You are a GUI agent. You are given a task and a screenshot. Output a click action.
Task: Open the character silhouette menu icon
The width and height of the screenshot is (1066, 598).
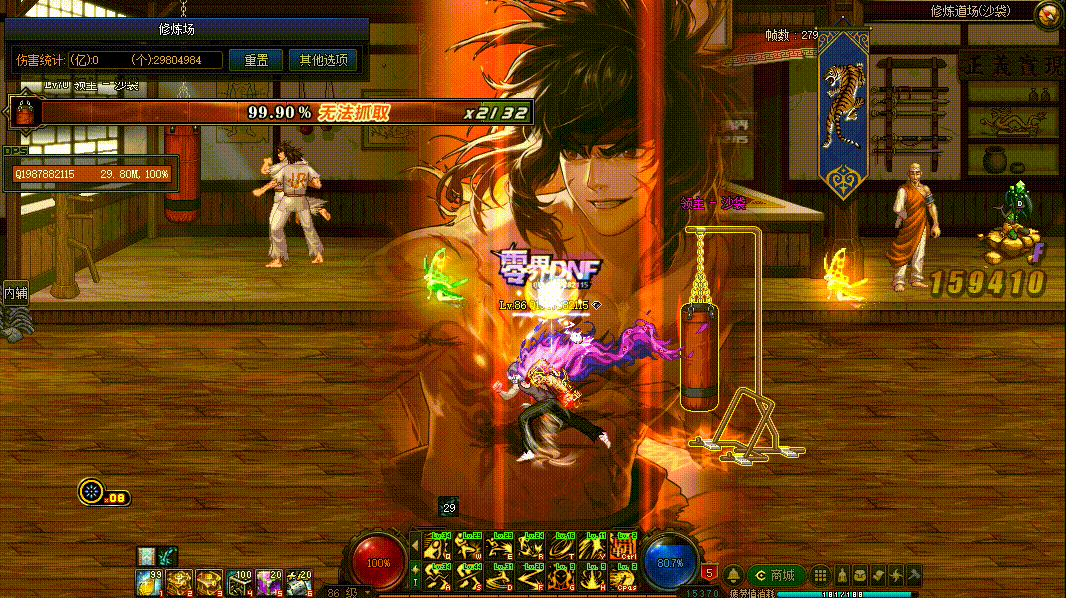842,575
